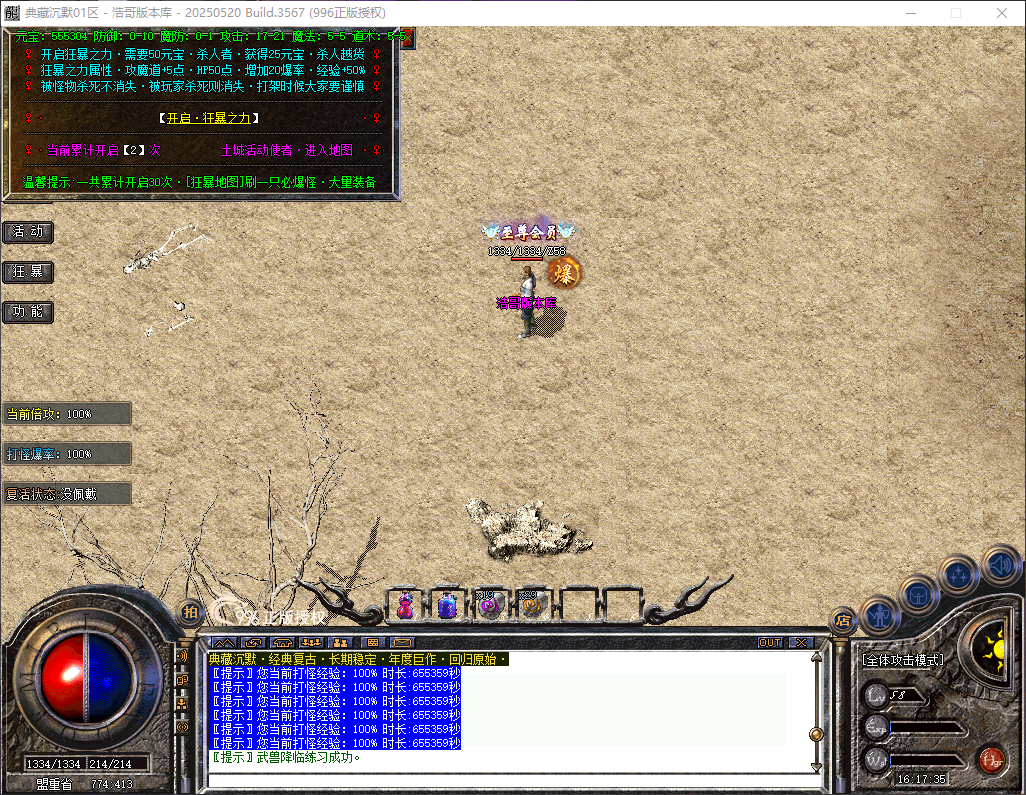
Task: Open the 功能 functions button
Action: (28, 312)
